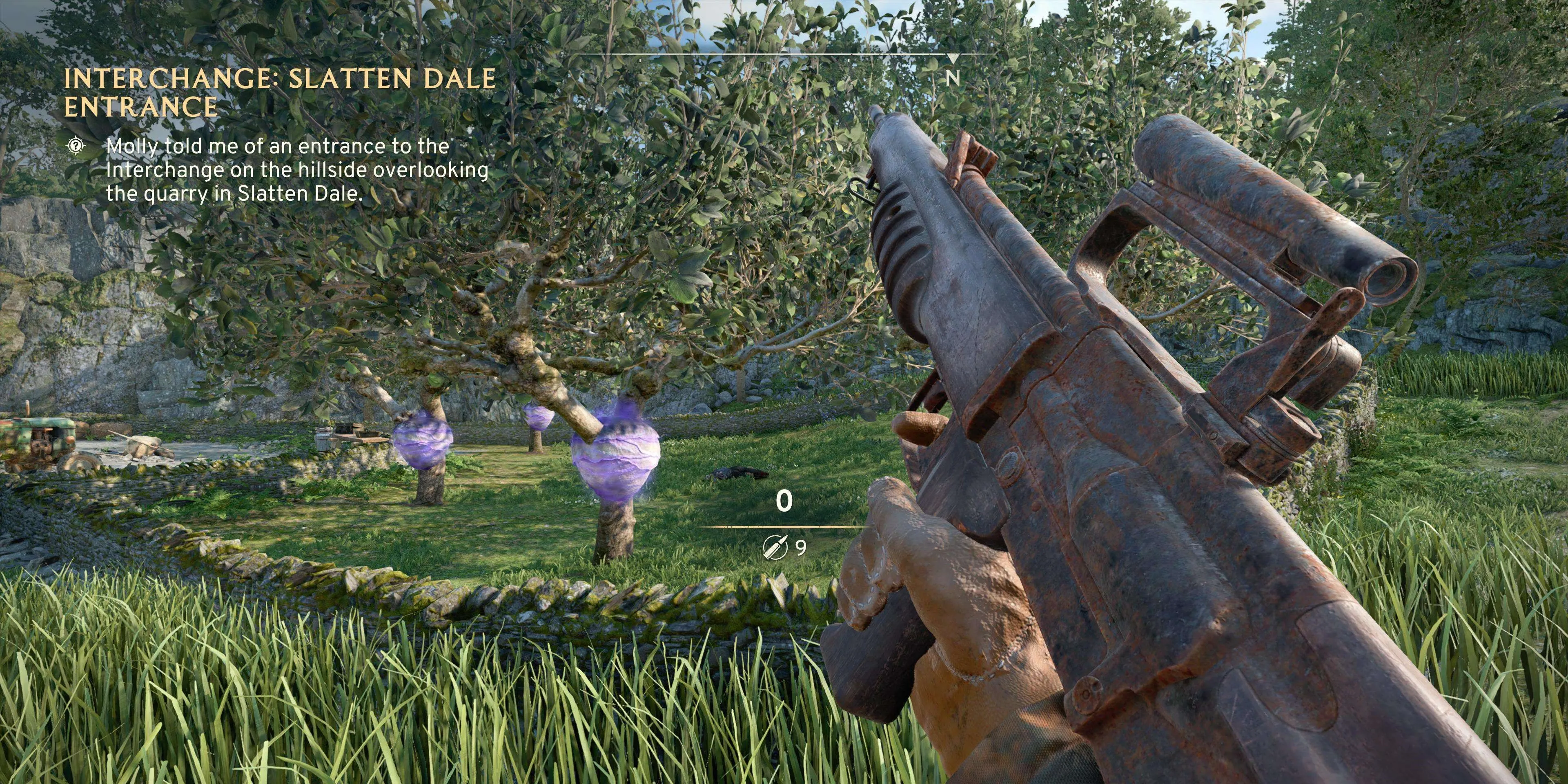Click the N marker on the compass bar

point(953,78)
